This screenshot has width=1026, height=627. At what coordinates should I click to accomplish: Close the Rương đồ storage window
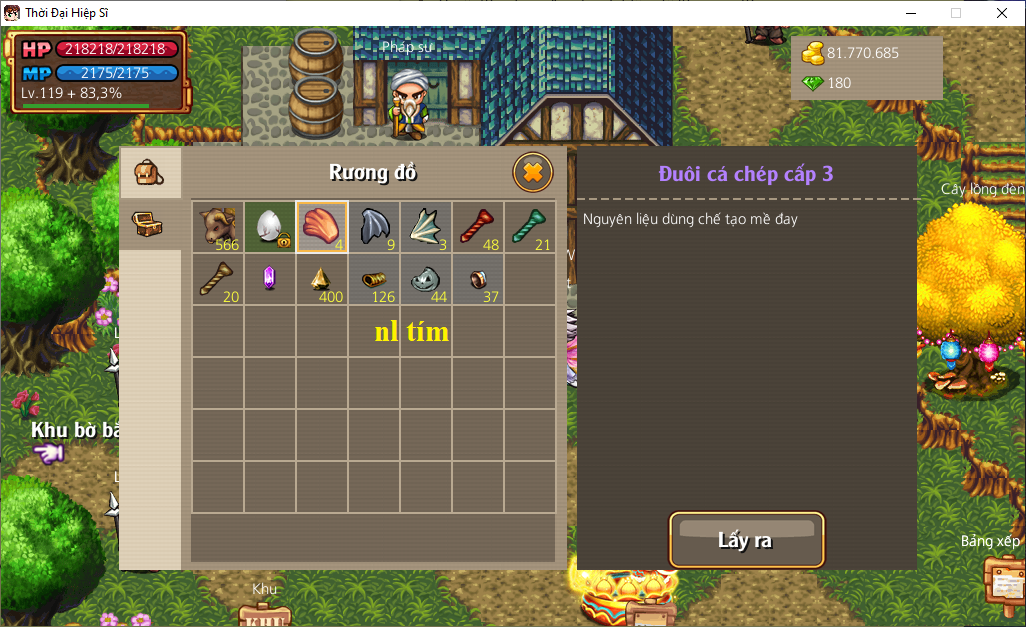[x=533, y=172]
